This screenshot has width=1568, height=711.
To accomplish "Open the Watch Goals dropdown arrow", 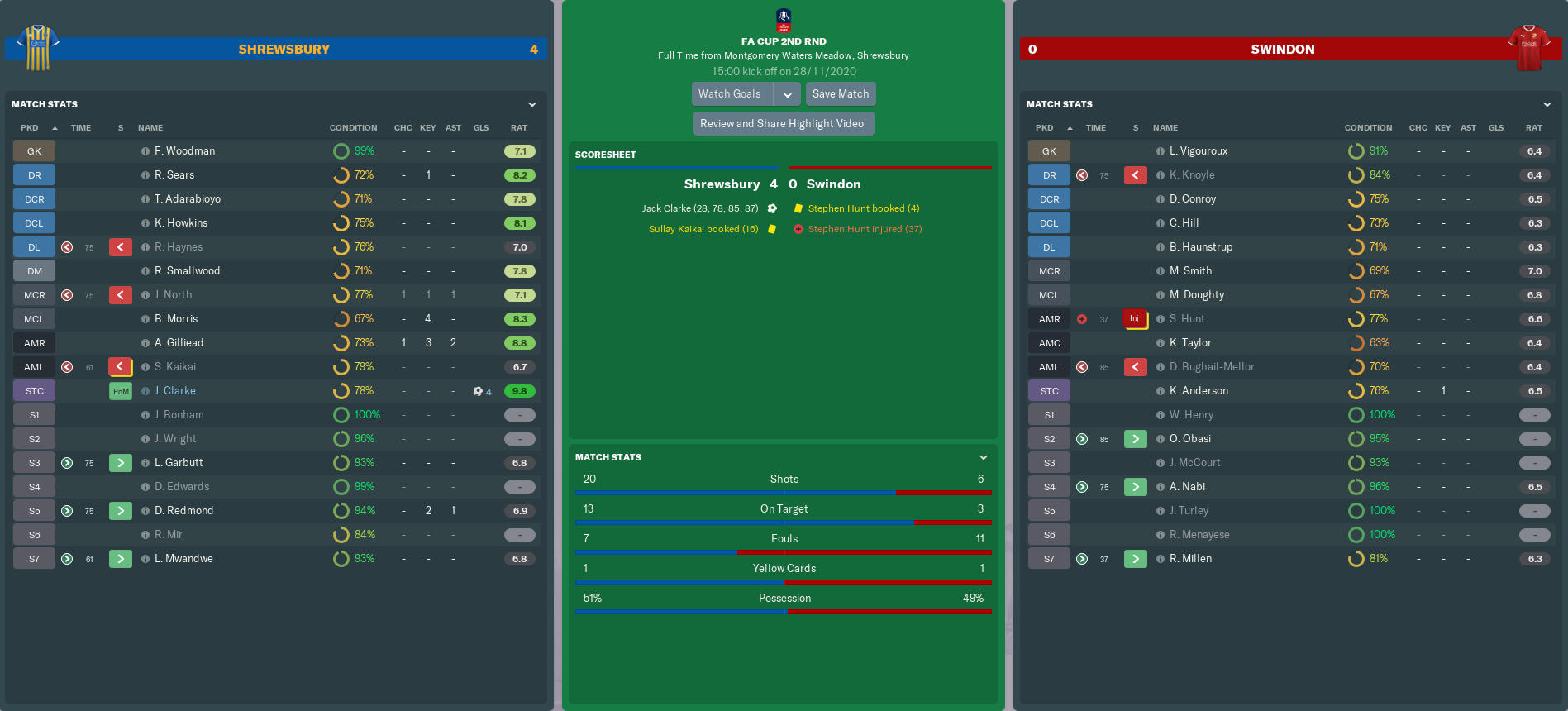I will (x=788, y=94).
